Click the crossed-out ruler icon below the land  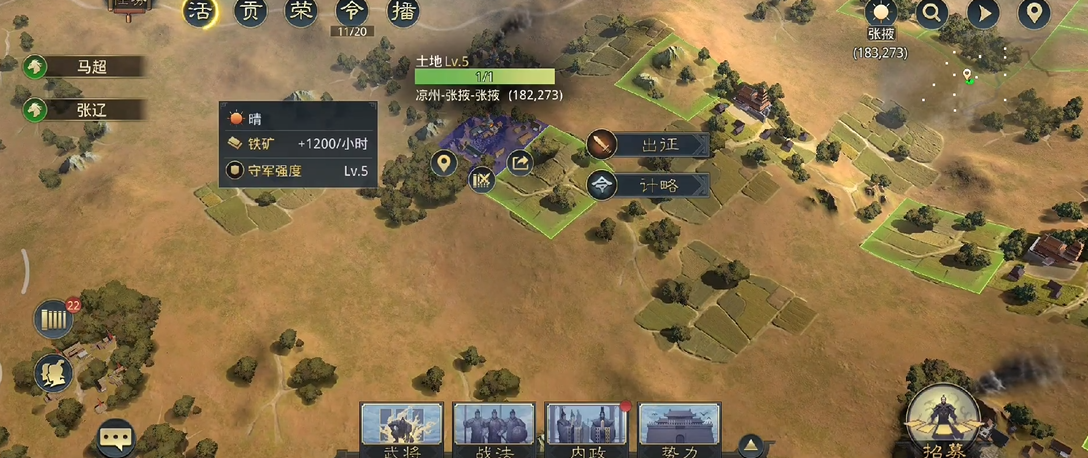[482, 180]
